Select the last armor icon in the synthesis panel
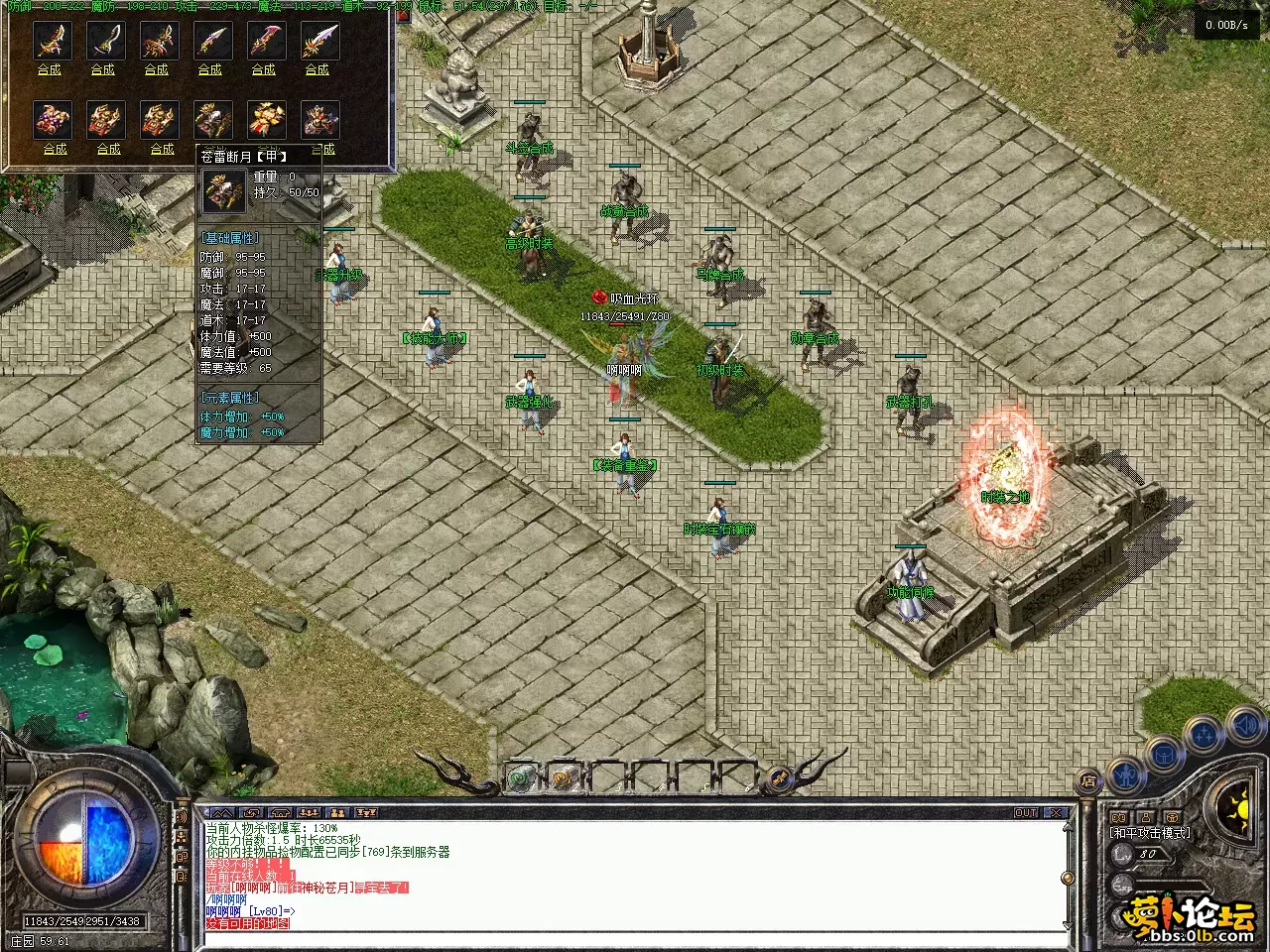 pyautogui.click(x=320, y=120)
